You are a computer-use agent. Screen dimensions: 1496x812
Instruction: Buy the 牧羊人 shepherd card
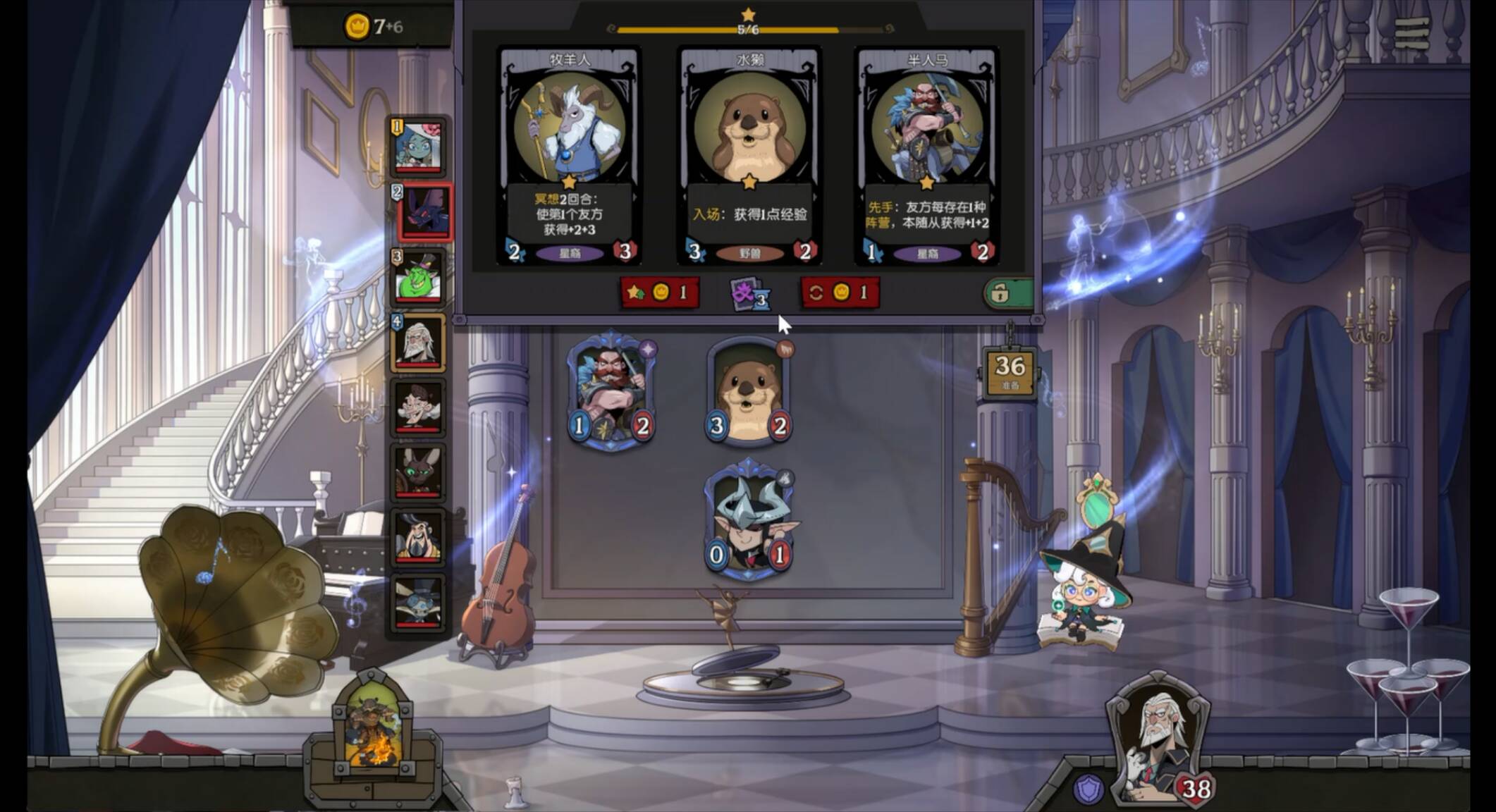pos(570,155)
